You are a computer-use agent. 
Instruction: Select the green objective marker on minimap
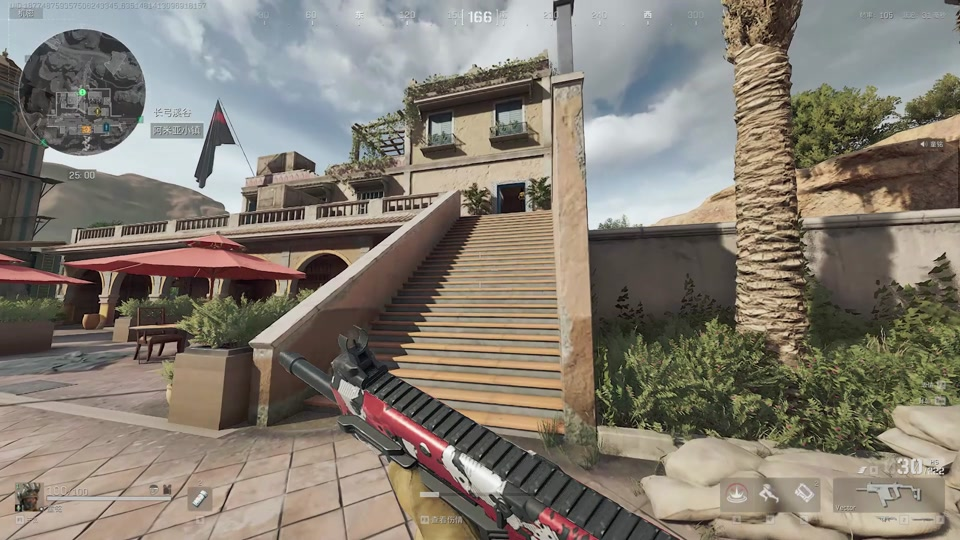click(x=82, y=93)
